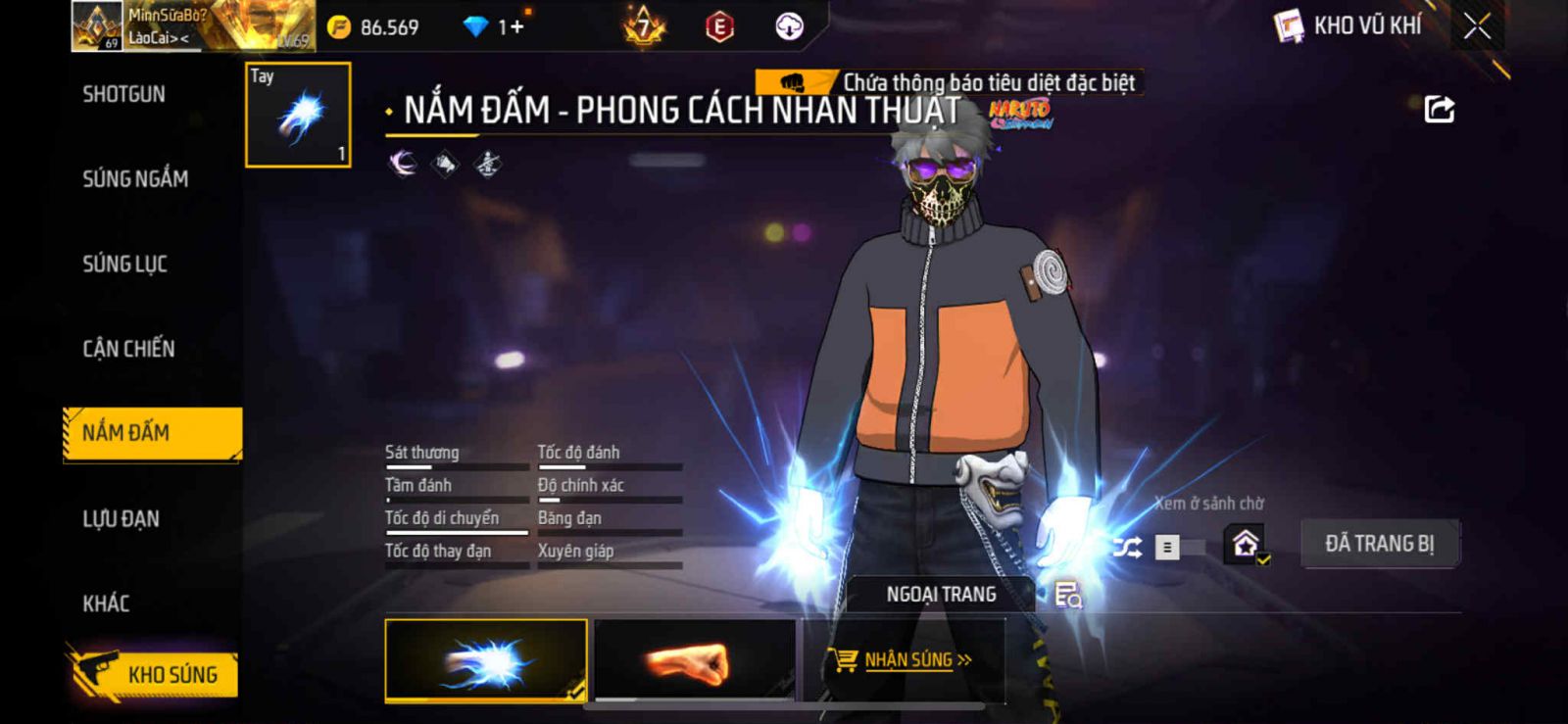Show the CẬN CHIẾN weapons

pos(128,348)
